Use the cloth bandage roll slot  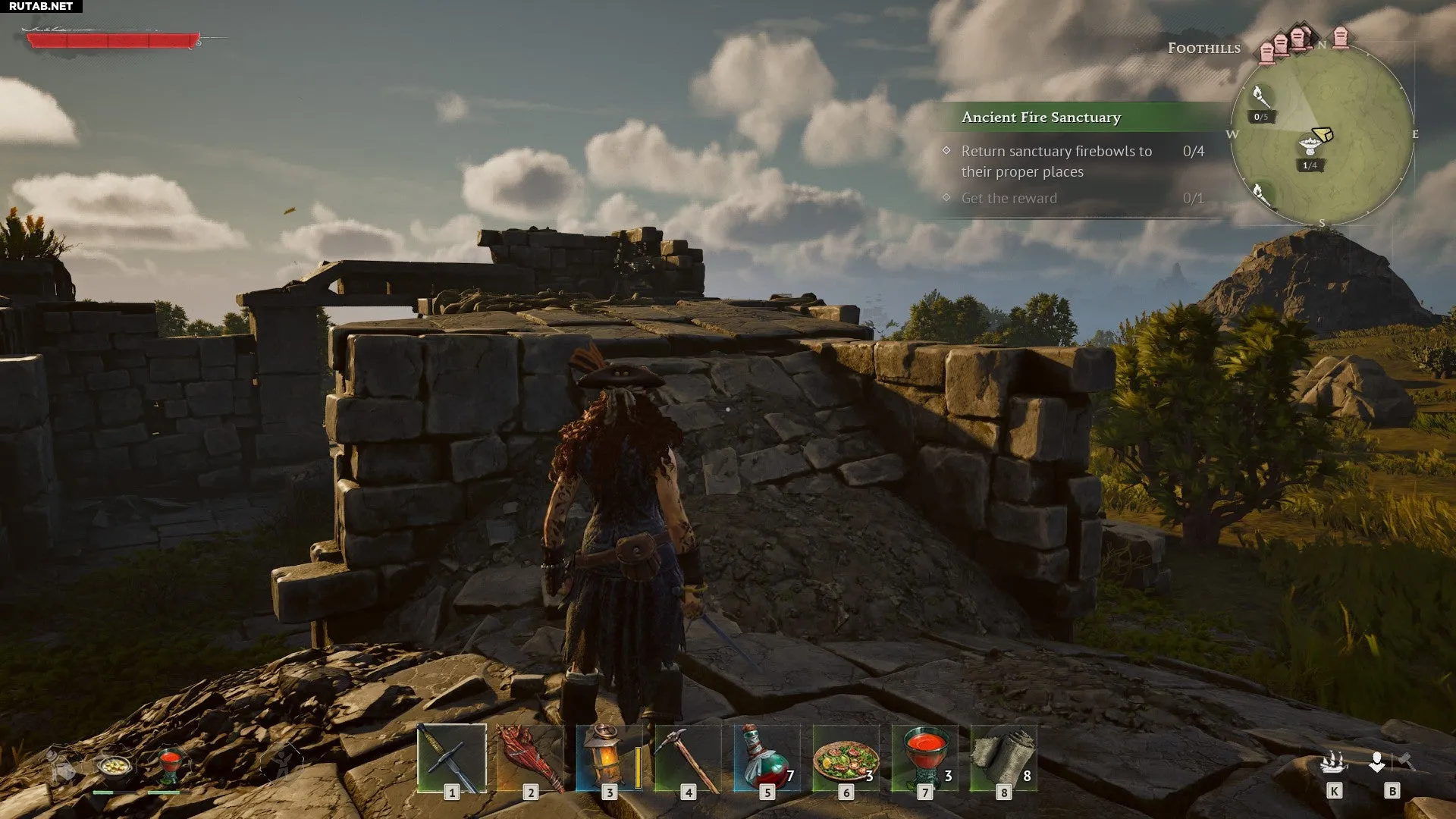tap(1003, 758)
